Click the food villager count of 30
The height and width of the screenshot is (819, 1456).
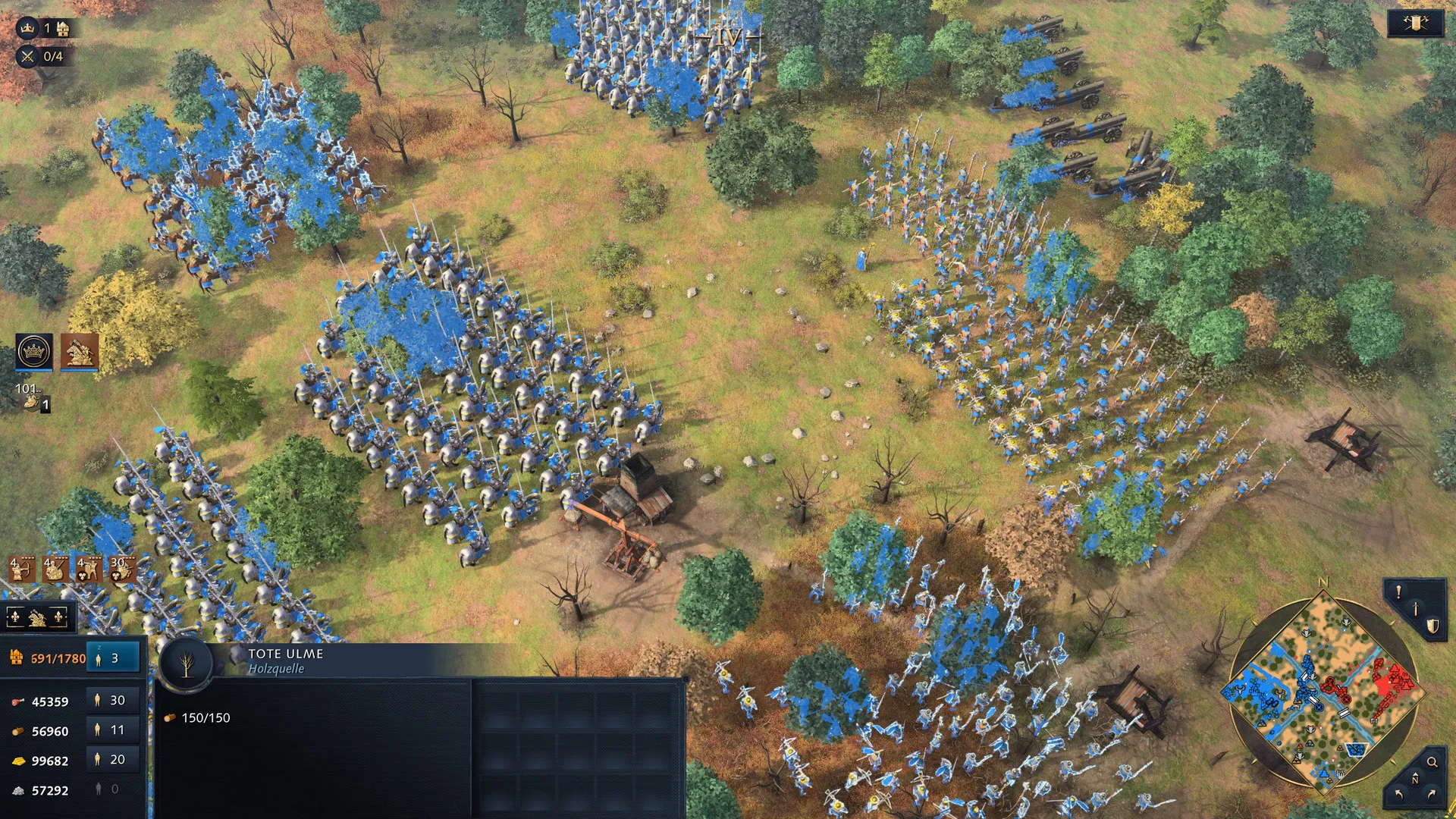click(x=111, y=701)
